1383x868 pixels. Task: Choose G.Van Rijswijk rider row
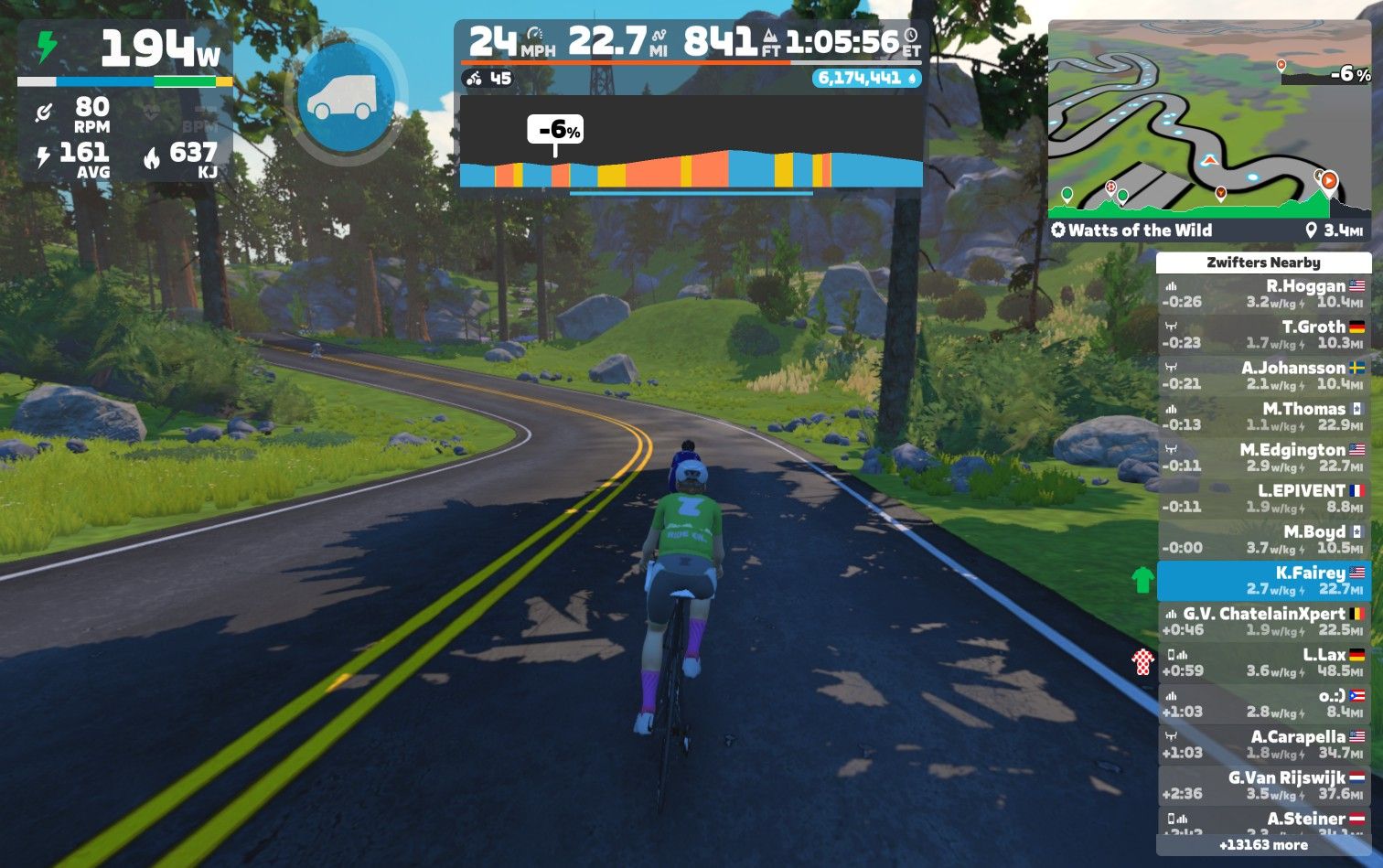coord(1263,786)
